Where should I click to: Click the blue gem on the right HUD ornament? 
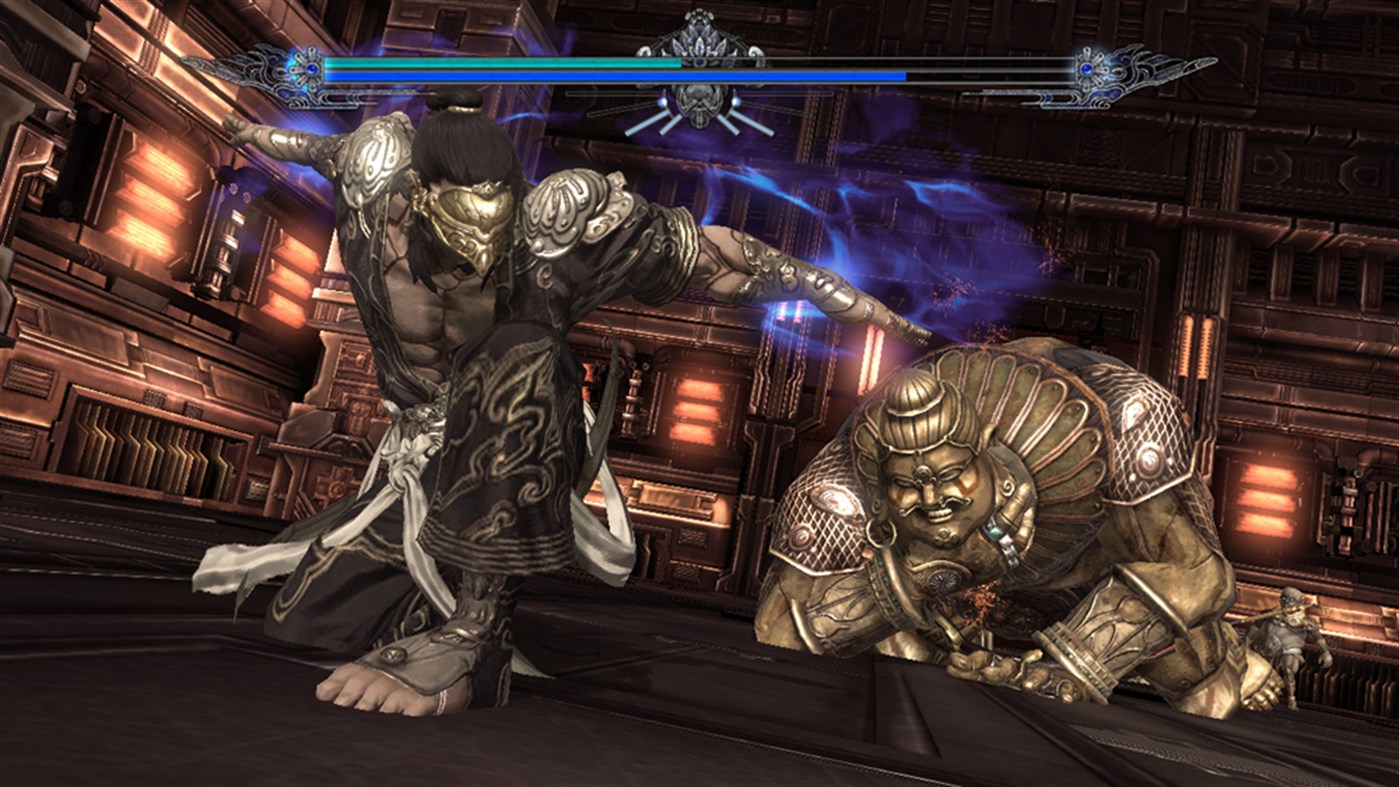[1088, 70]
